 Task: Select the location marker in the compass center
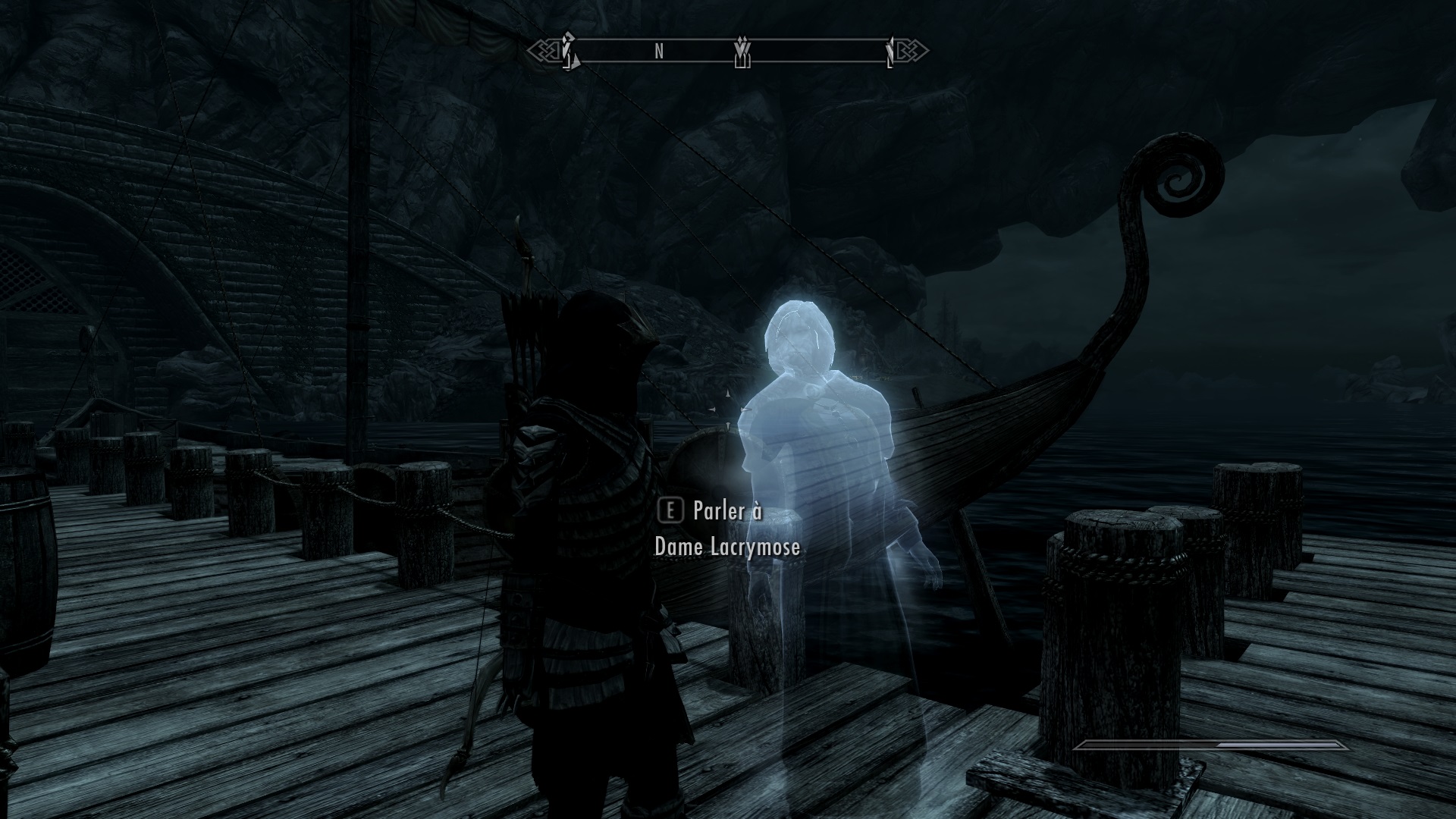click(x=742, y=52)
